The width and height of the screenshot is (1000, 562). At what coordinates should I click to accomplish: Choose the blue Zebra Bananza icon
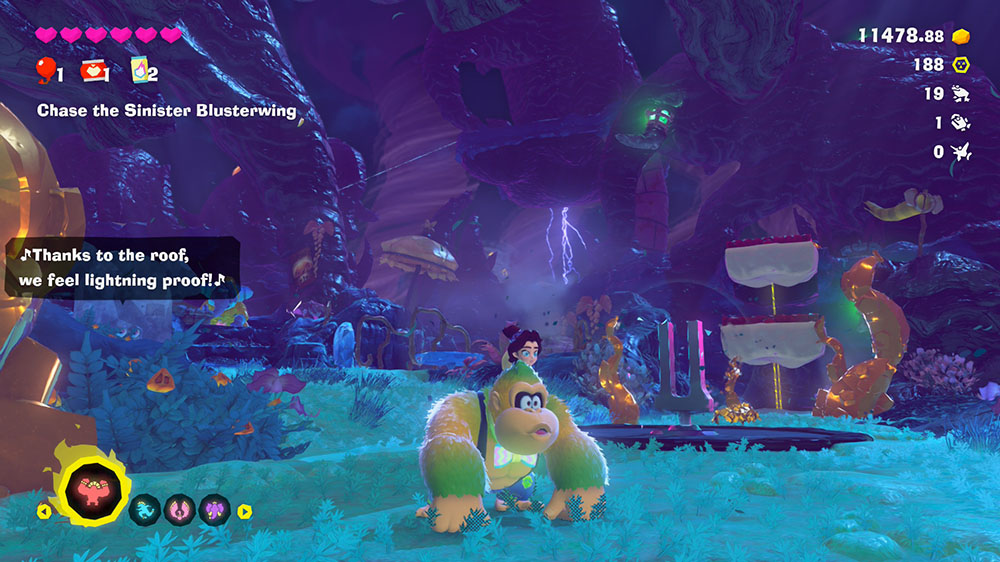click(145, 510)
